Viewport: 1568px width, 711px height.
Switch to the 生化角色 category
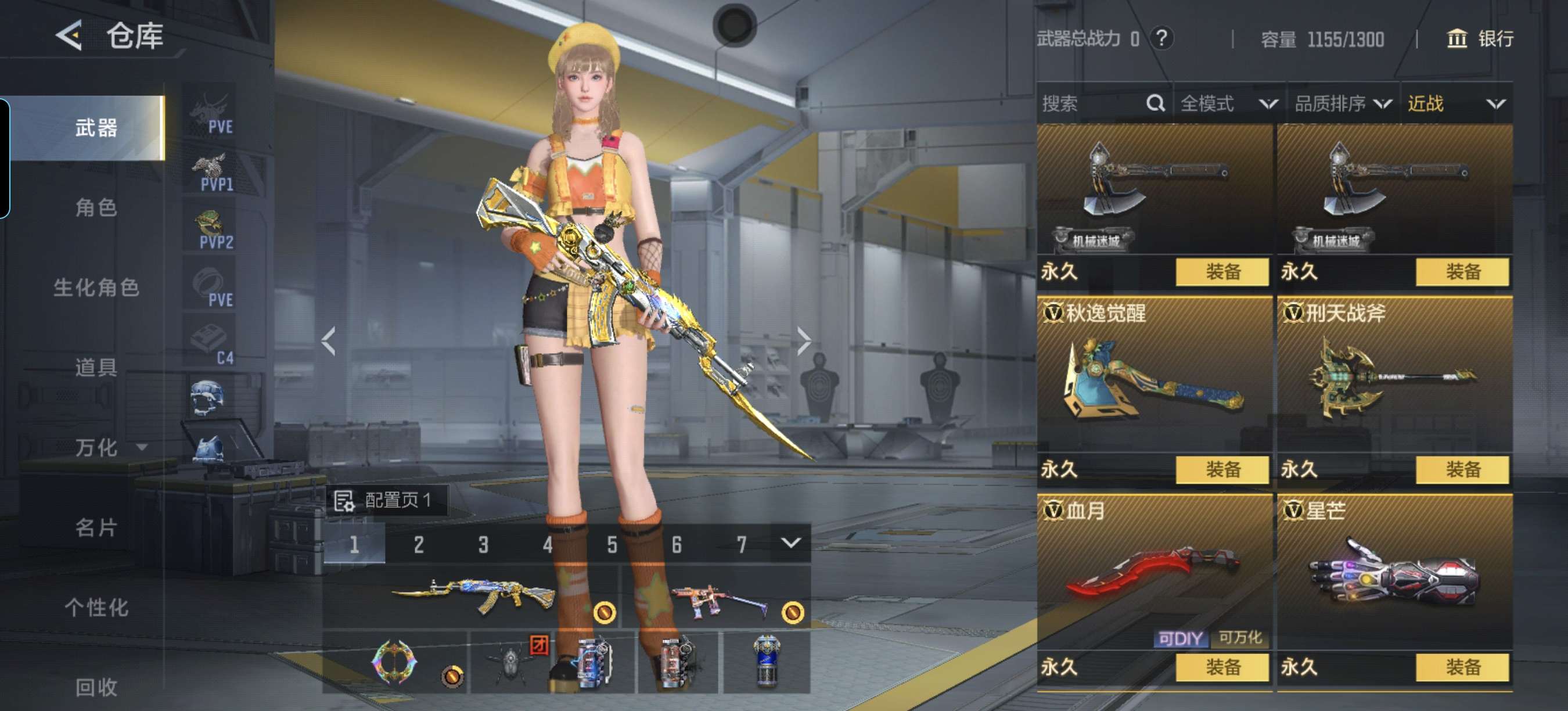pos(96,288)
